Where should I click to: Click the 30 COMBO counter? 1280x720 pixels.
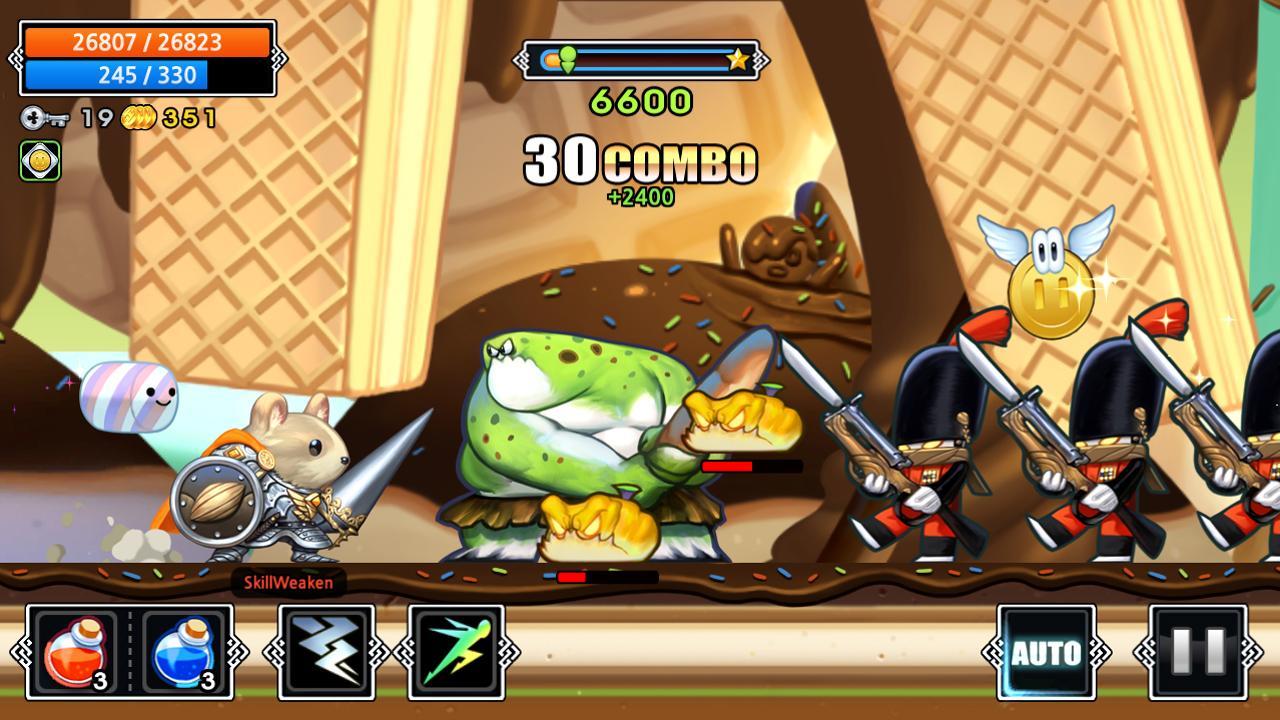(640, 160)
